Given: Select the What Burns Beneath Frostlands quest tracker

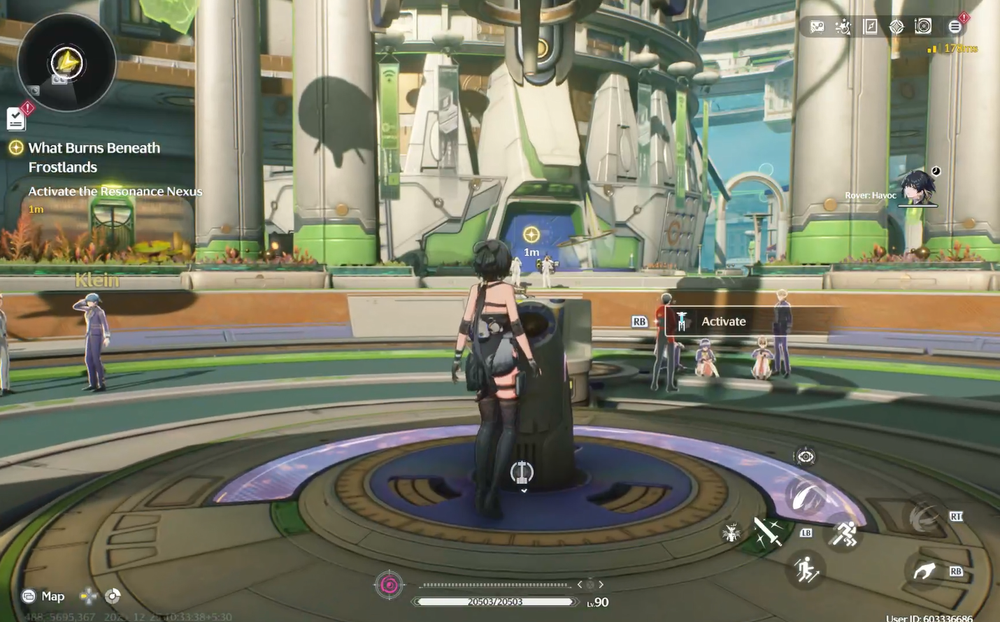Looking at the screenshot, I should [x=94, y=157].
